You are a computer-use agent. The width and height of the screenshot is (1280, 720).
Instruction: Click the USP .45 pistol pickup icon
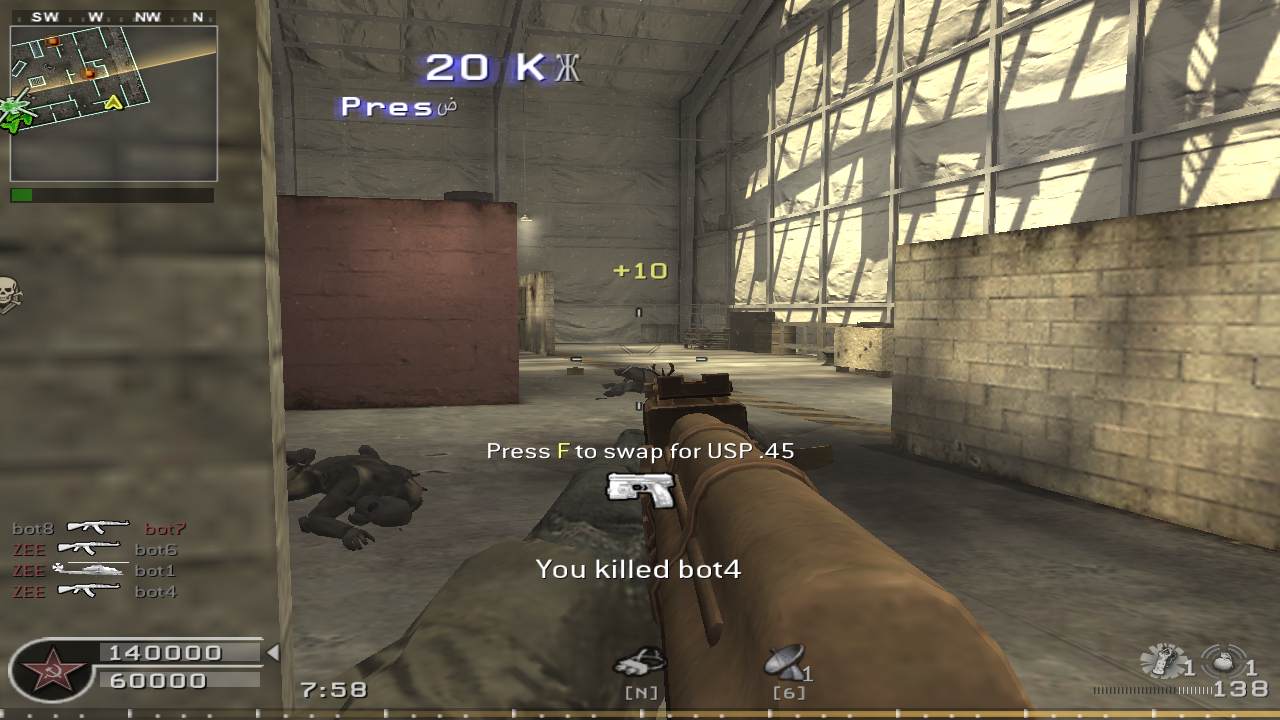pos(640,488)
